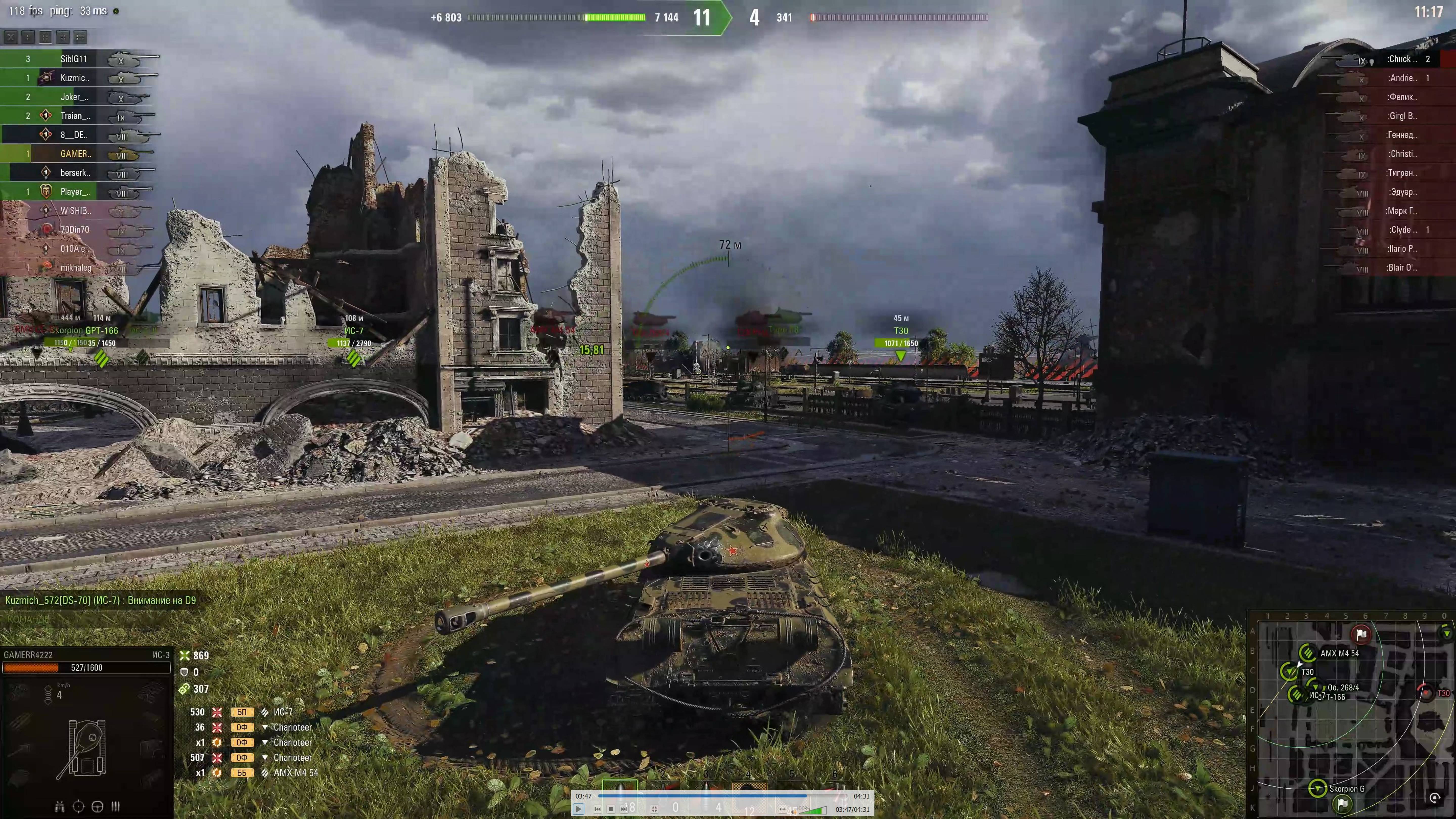This screenshot has width=1456, height=819.
Task: Switch to the minimal team panel view
Action: (28, 37)
